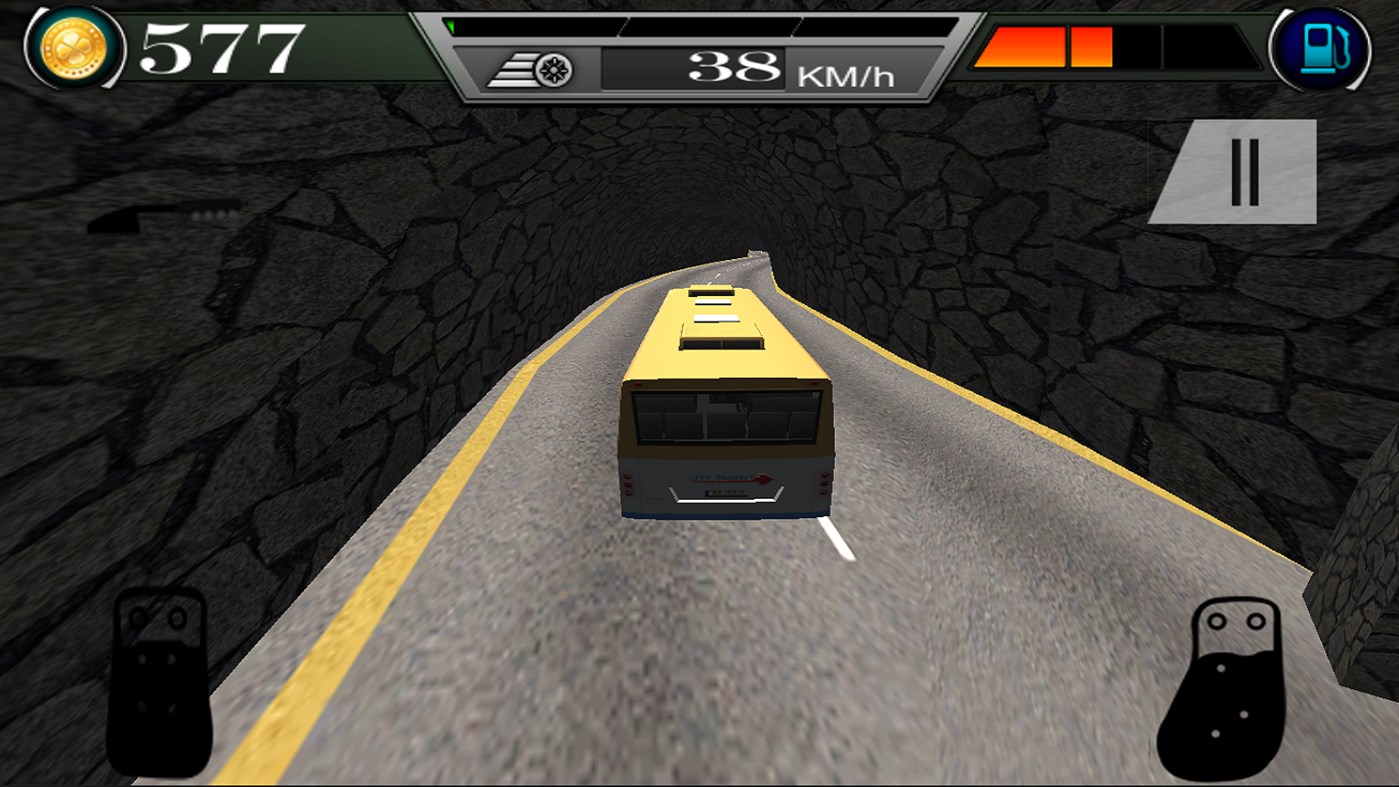
Task: Tap the first orange fuel segment
Action: click(x=1020, y=45)
